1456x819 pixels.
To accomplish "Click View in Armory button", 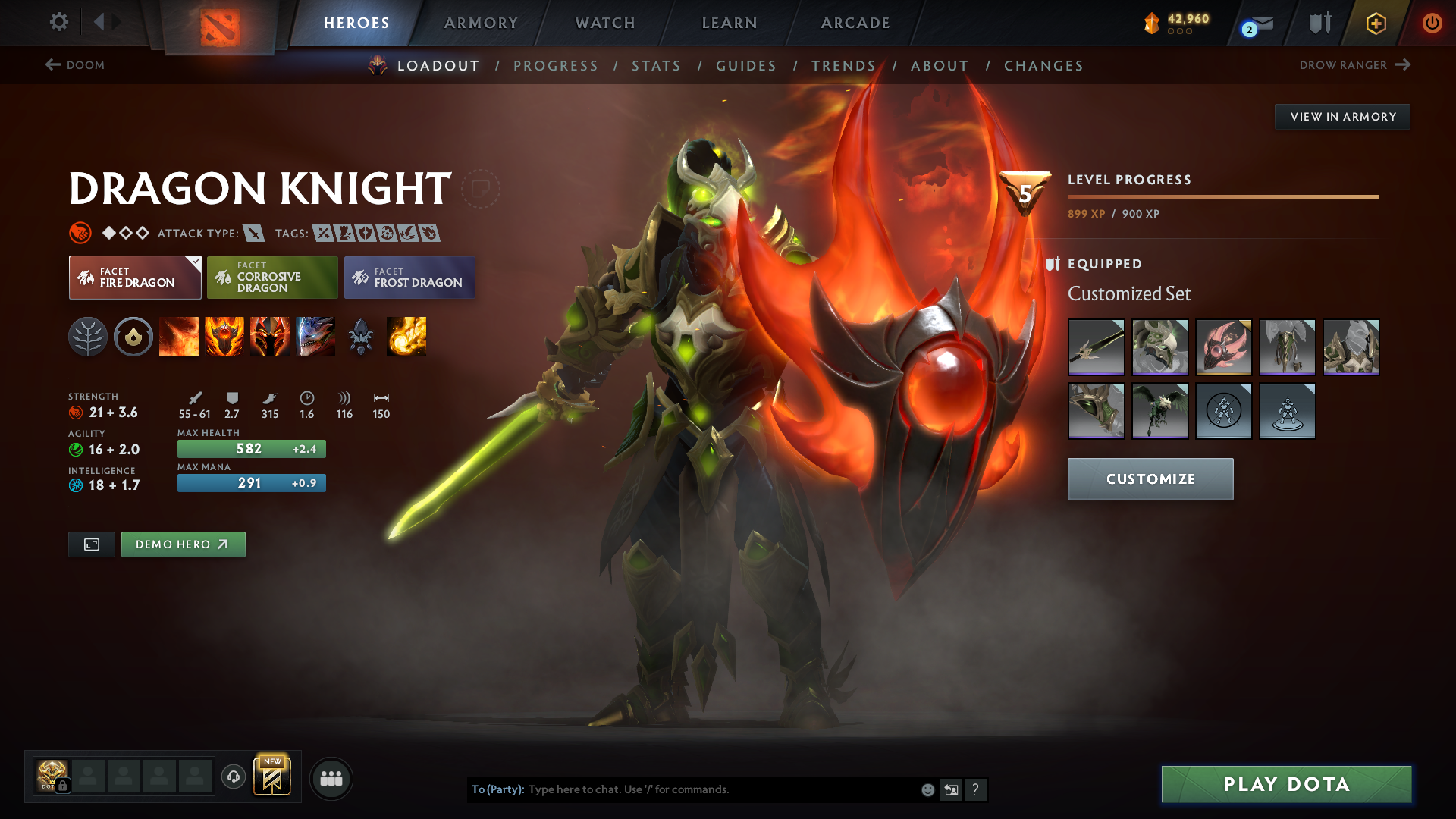I will tap(1342, 117).
